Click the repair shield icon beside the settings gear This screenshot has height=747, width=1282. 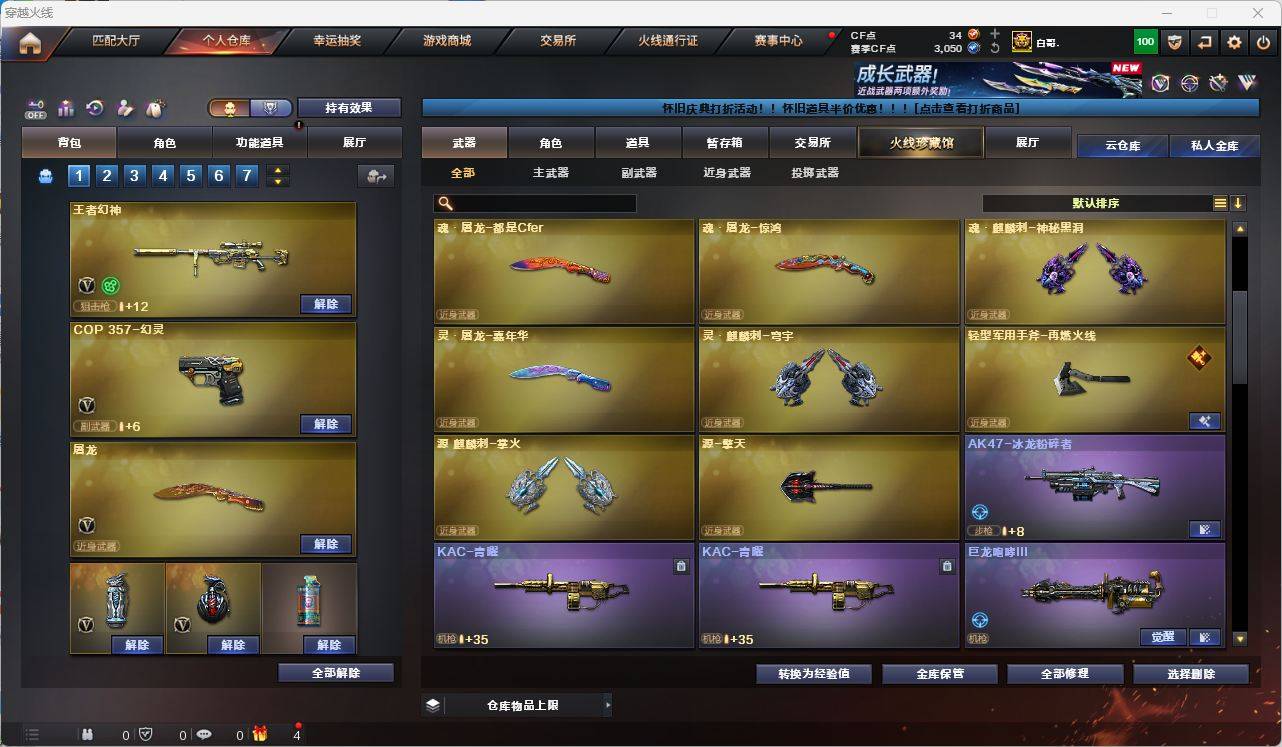click(x=1175, y=42)
